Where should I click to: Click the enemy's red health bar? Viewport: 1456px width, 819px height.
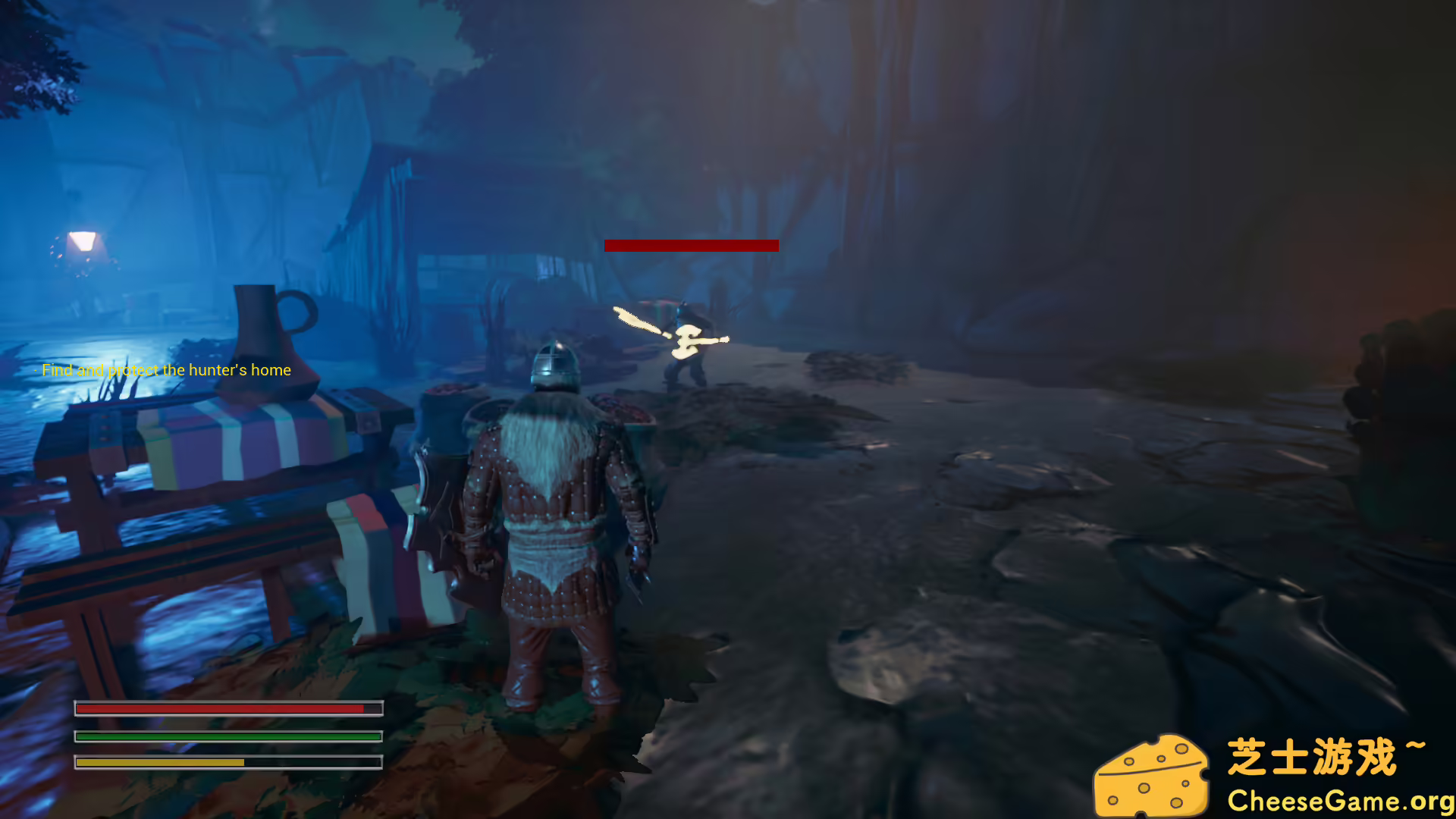[692, 244]
